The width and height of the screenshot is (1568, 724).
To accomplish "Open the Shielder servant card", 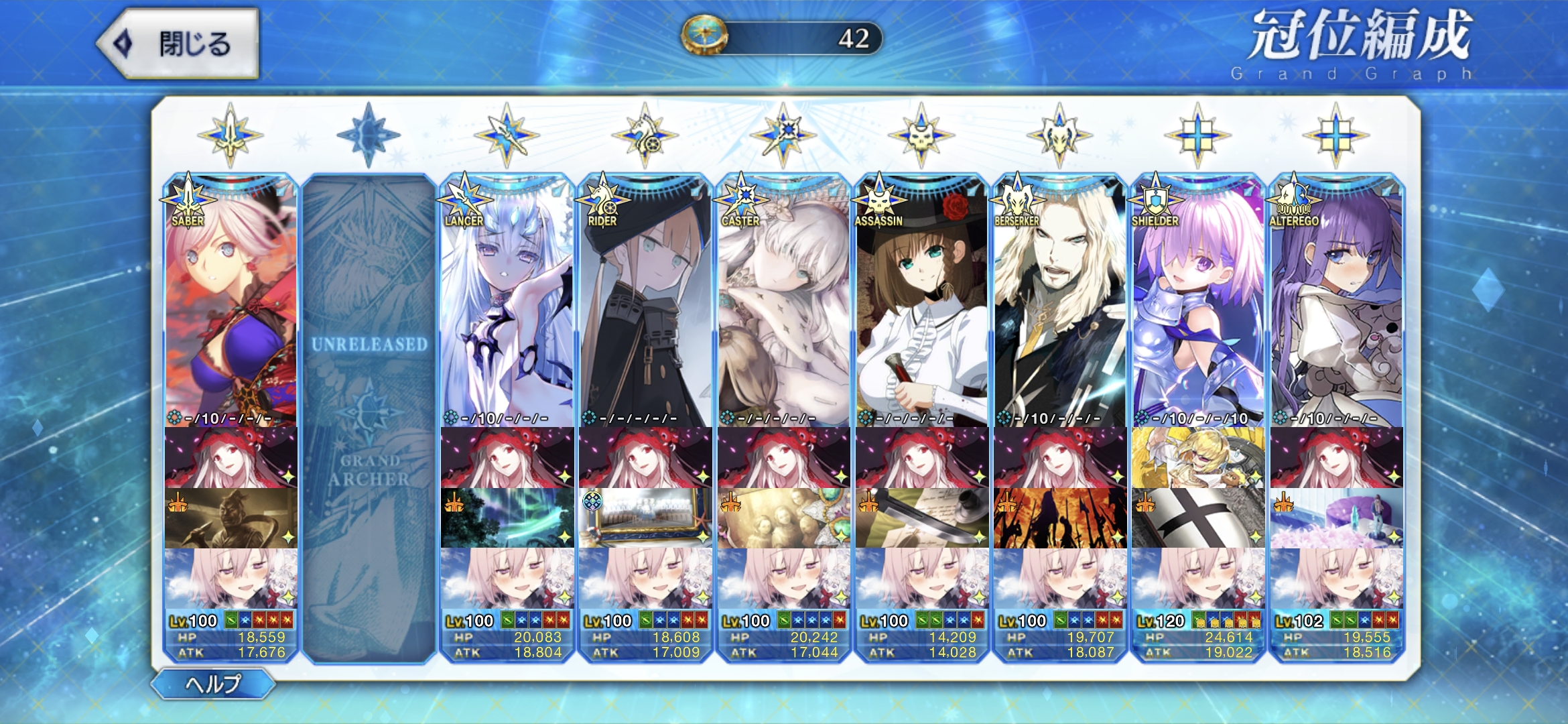I will (x=1198, y=302).
